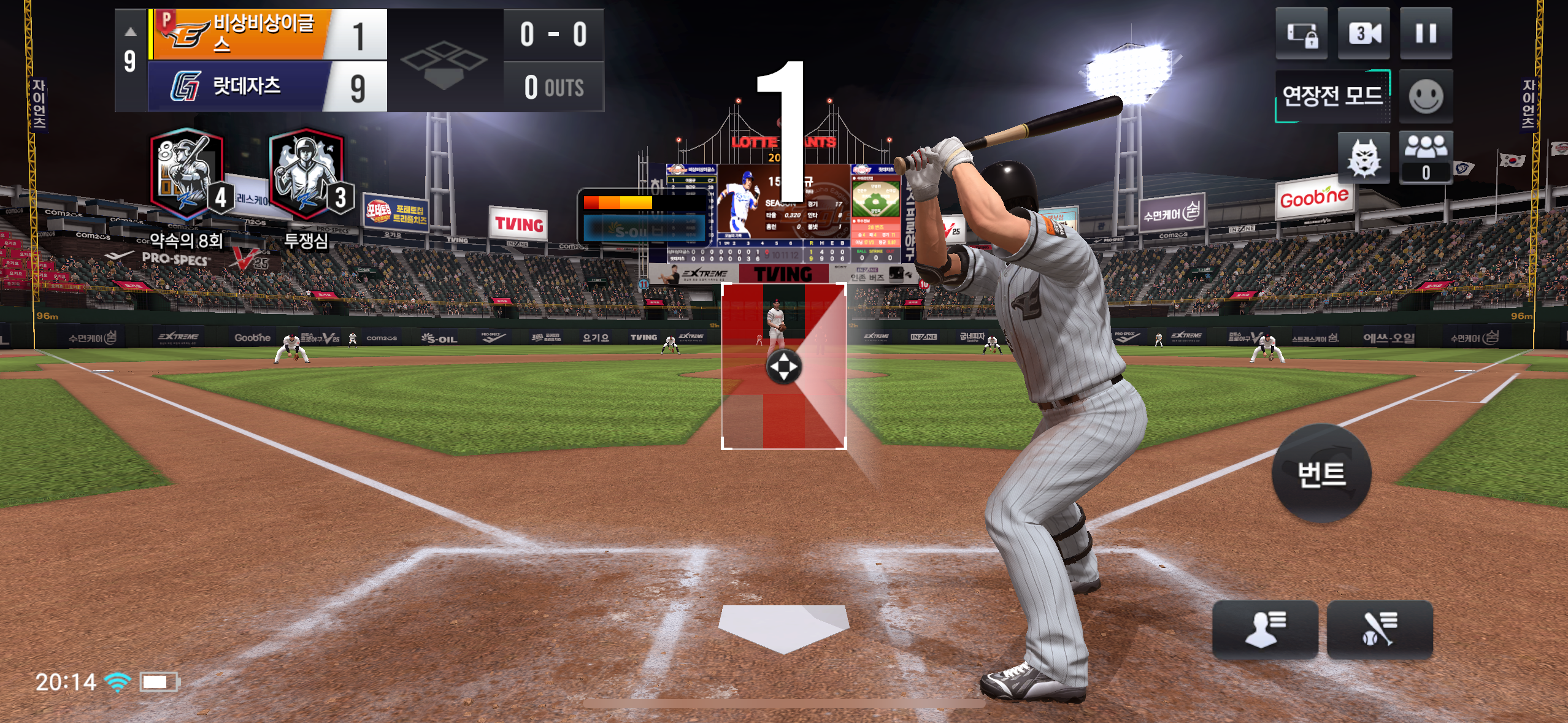Tap the 번트 bunt button
The width and height of the screenshot is (1568, 723).
pyautogui.click(x=1321, y=474)
